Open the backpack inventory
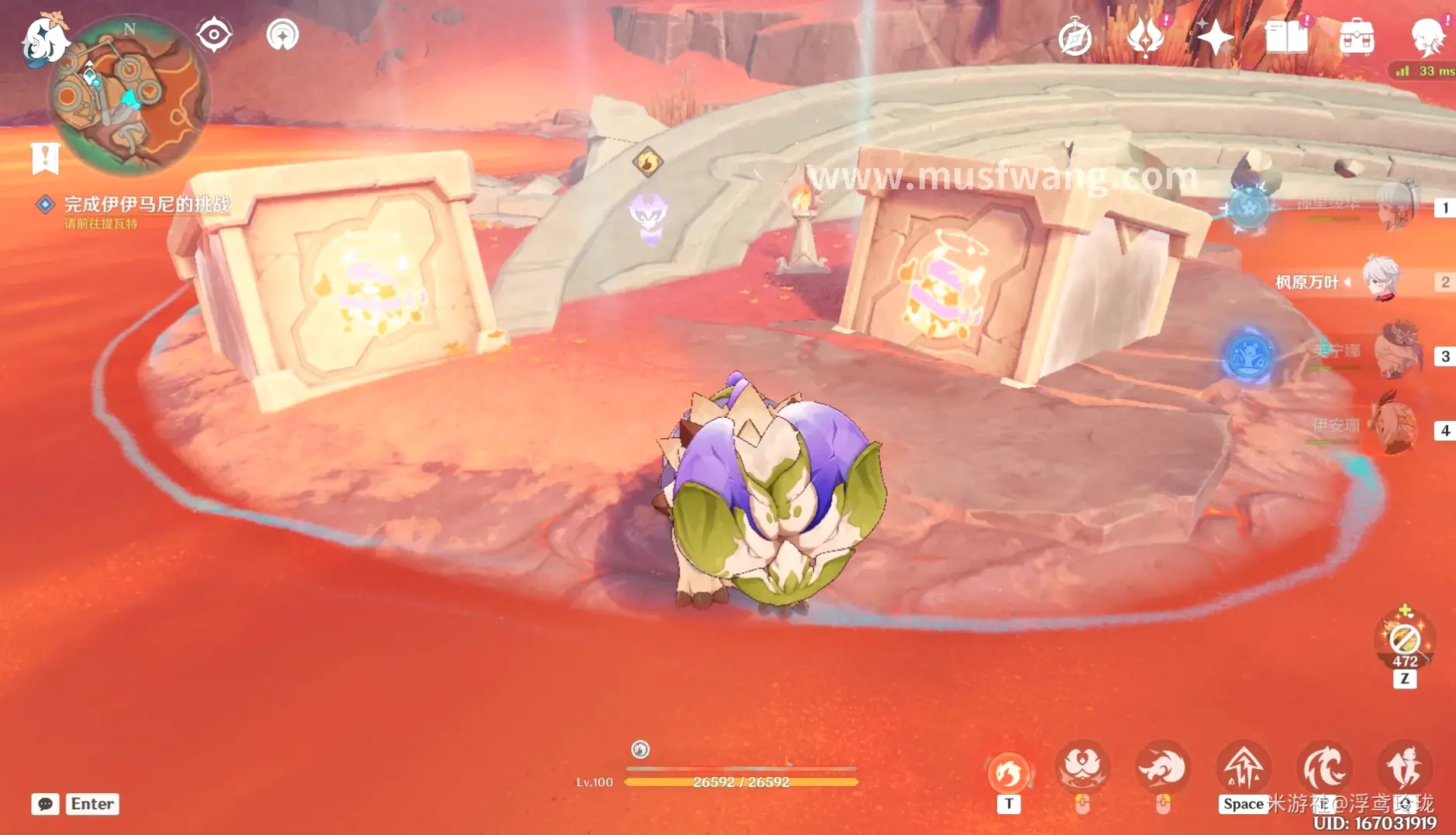This screenshot has width=1456, height=835. (1356, 37)
